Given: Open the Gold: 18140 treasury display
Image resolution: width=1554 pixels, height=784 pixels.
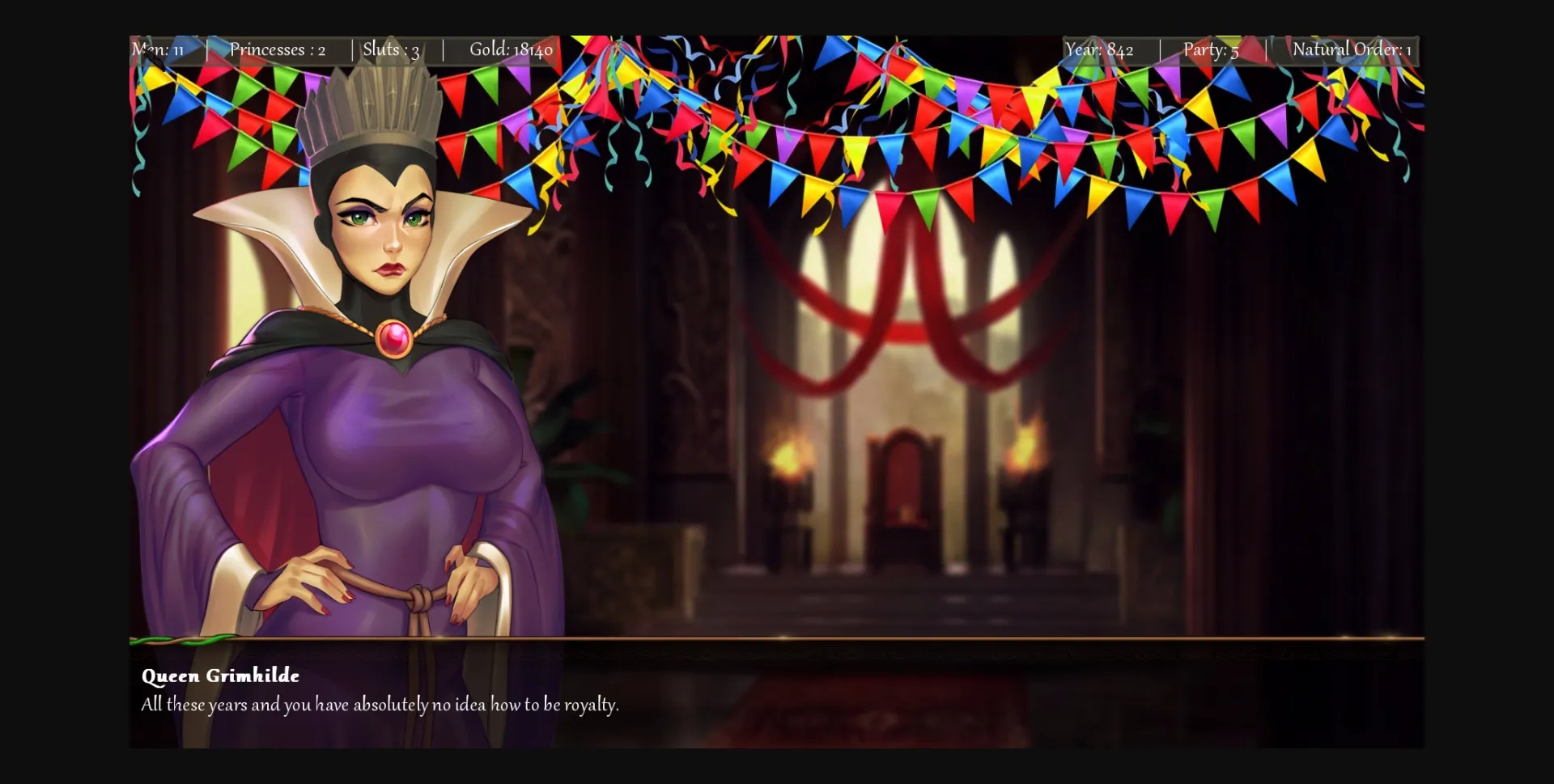Looking at the screenshot, I should [x=511, y=49].
